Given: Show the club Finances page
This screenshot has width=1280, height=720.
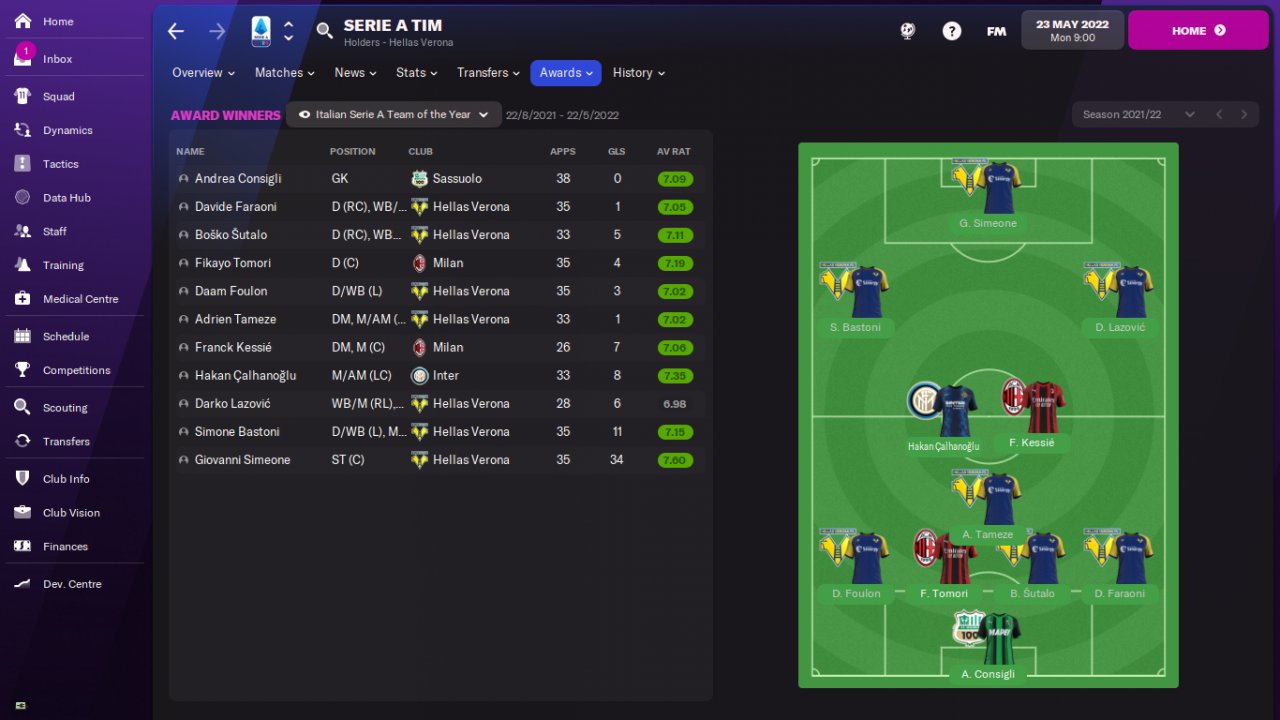Looking at the screenshot, I should pos(65,547).
